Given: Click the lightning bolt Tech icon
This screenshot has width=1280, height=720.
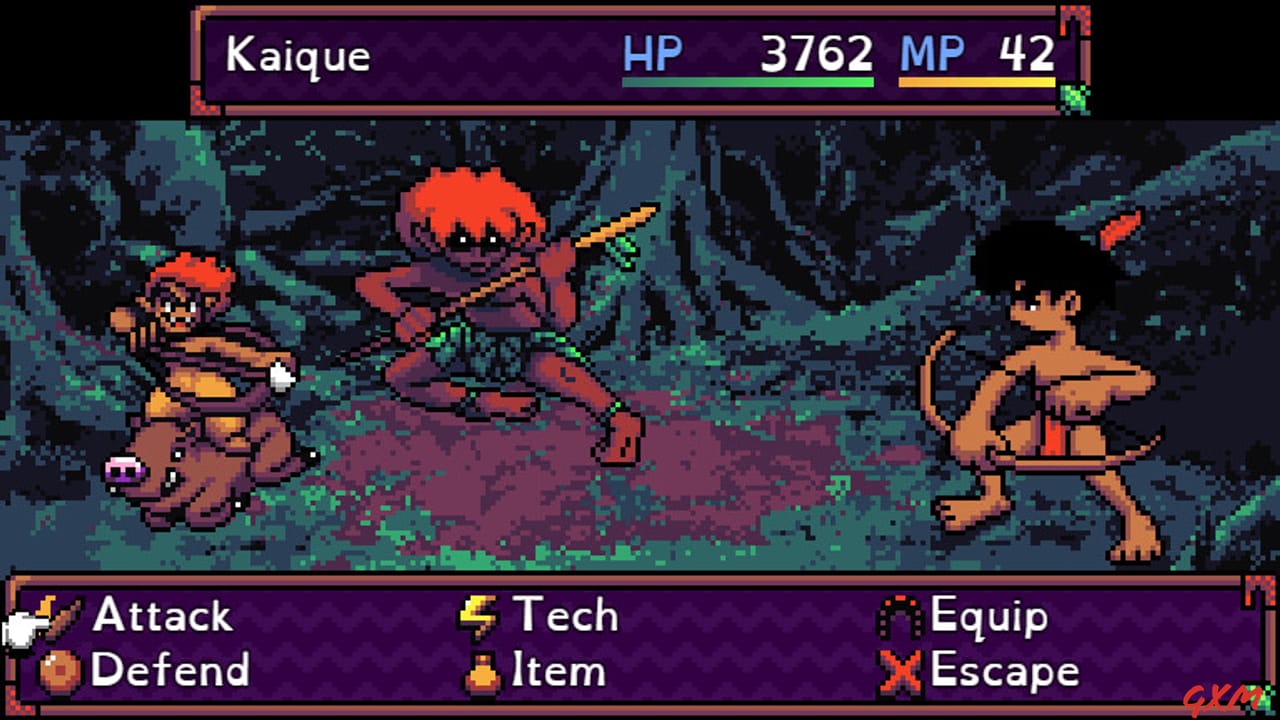Looking at the screenshot, I should [x=478, y=615].
